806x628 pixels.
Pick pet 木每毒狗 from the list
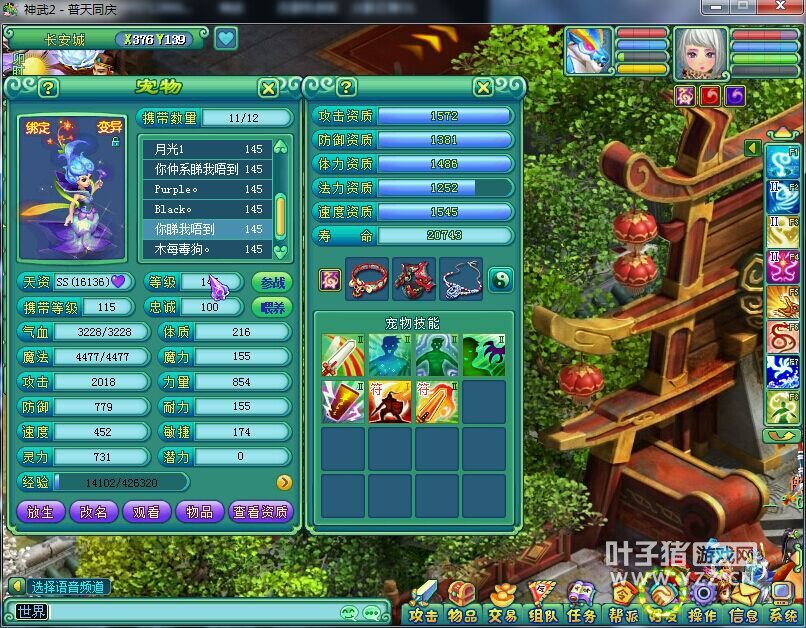click(207, 249)
